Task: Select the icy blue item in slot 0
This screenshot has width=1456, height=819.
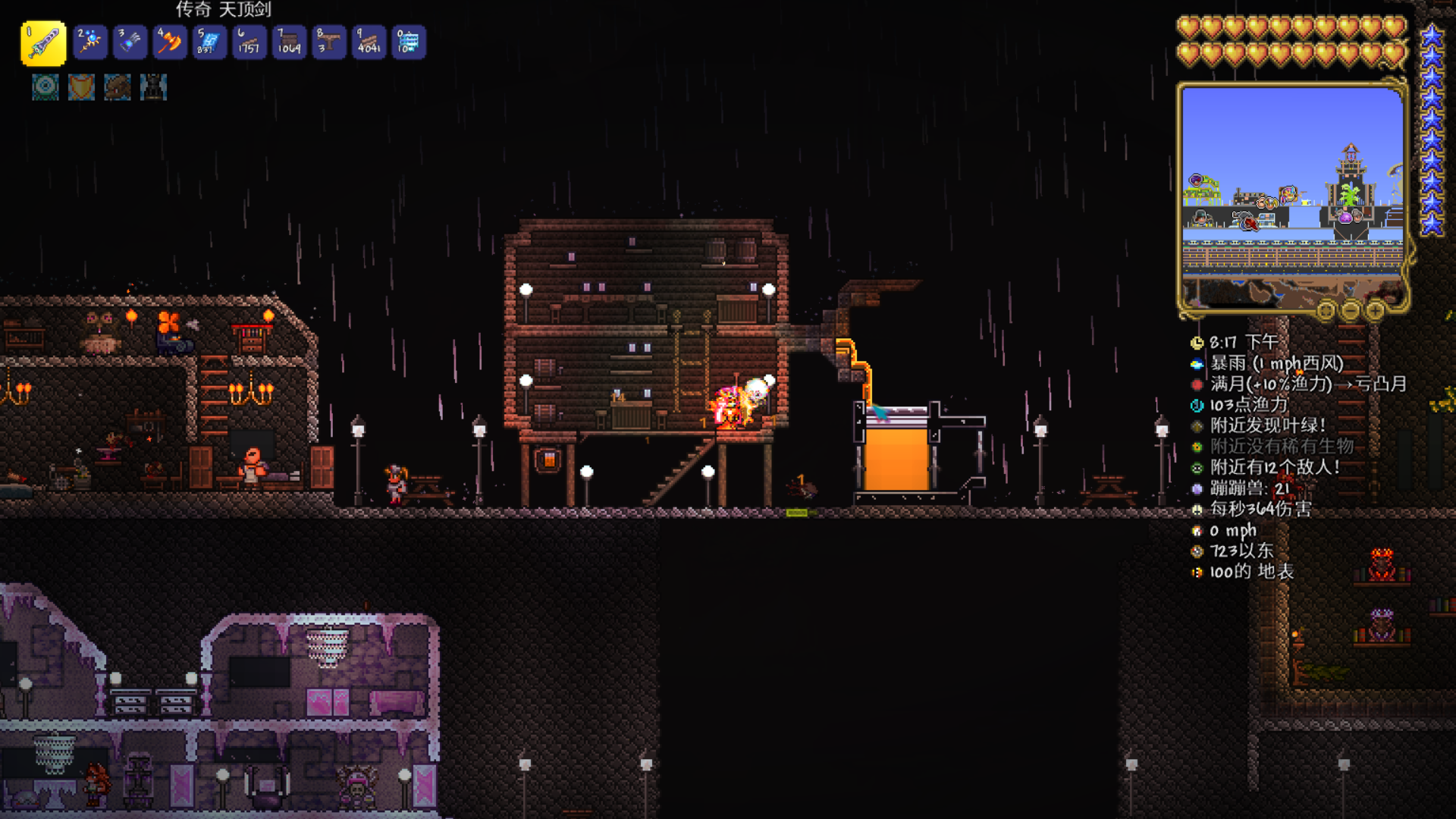Action: (x=409, y=42)
